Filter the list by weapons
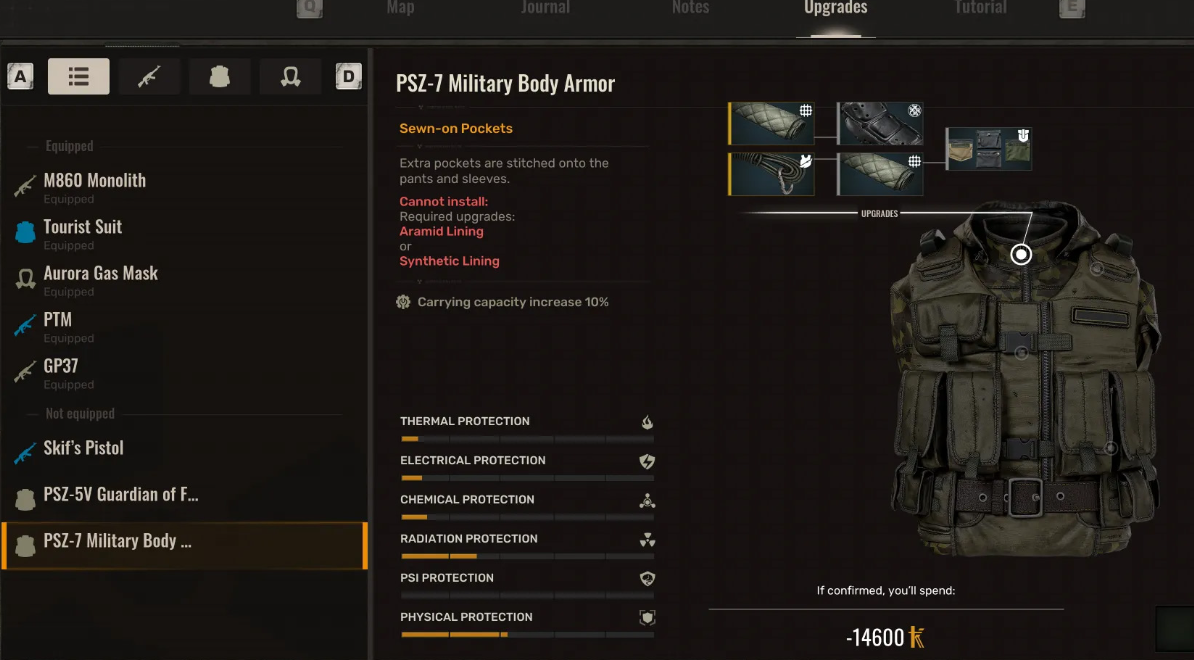This screenshot has height=660, width=1194. pyautogui.click(x=149, y=76)
